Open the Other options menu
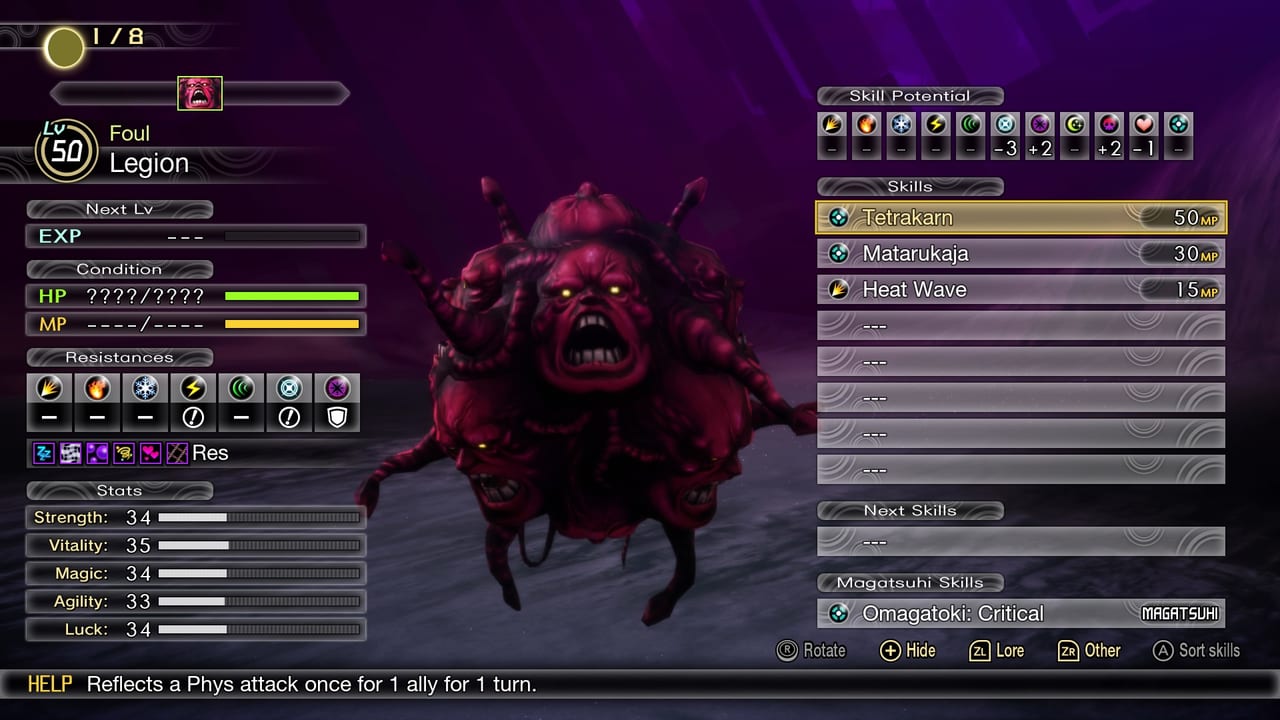Viewport: 1280px width, 720px height. click(x=1089, y=651)
